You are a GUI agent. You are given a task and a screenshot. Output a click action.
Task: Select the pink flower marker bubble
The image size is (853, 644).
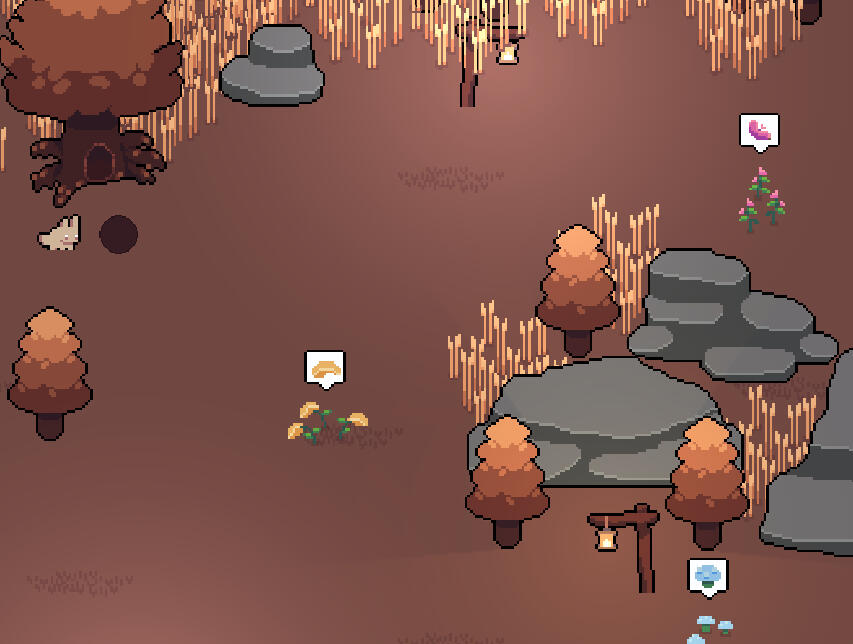coord(759,131)
